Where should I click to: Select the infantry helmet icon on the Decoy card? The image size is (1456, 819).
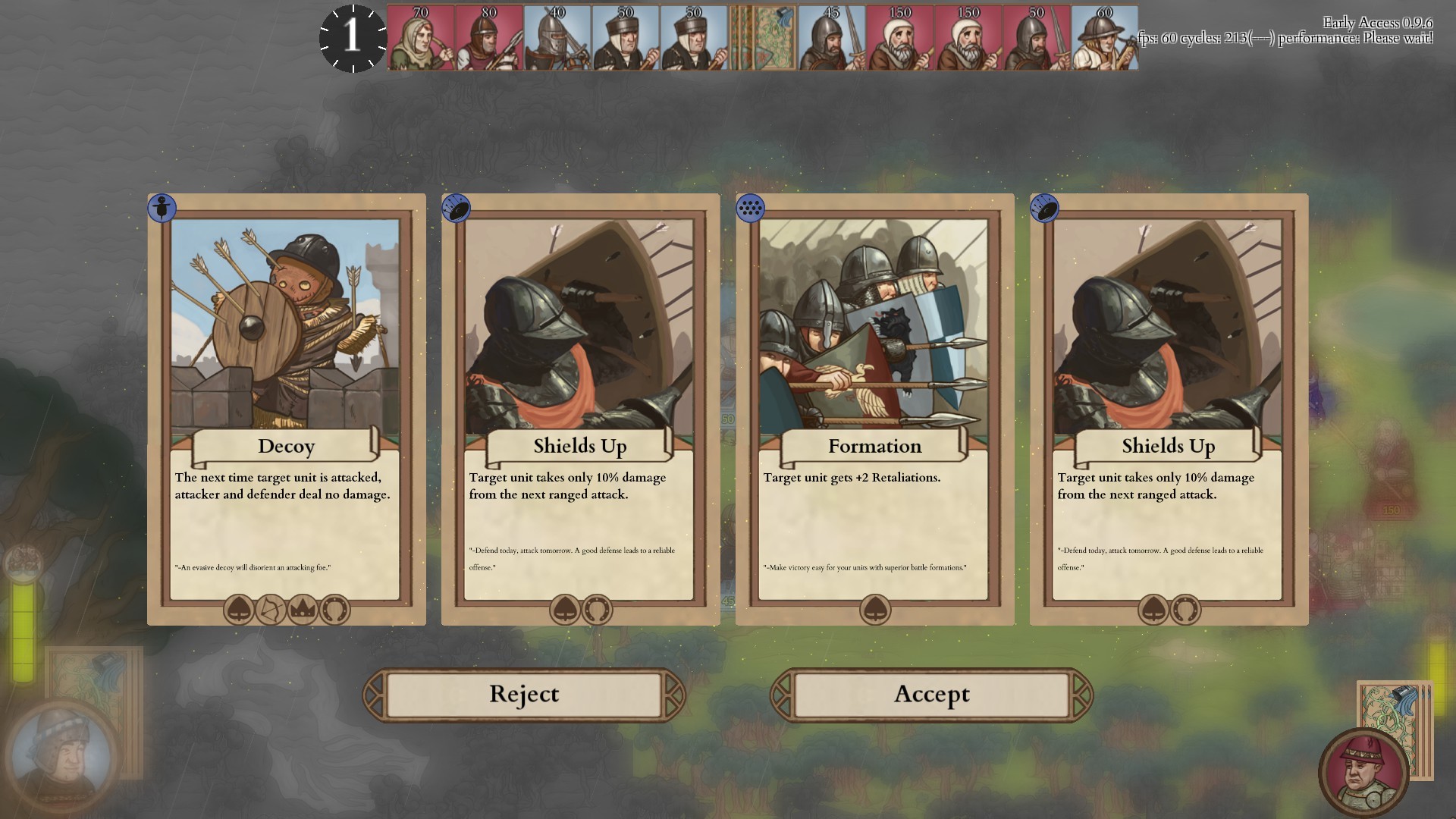(x=240, y=610)
